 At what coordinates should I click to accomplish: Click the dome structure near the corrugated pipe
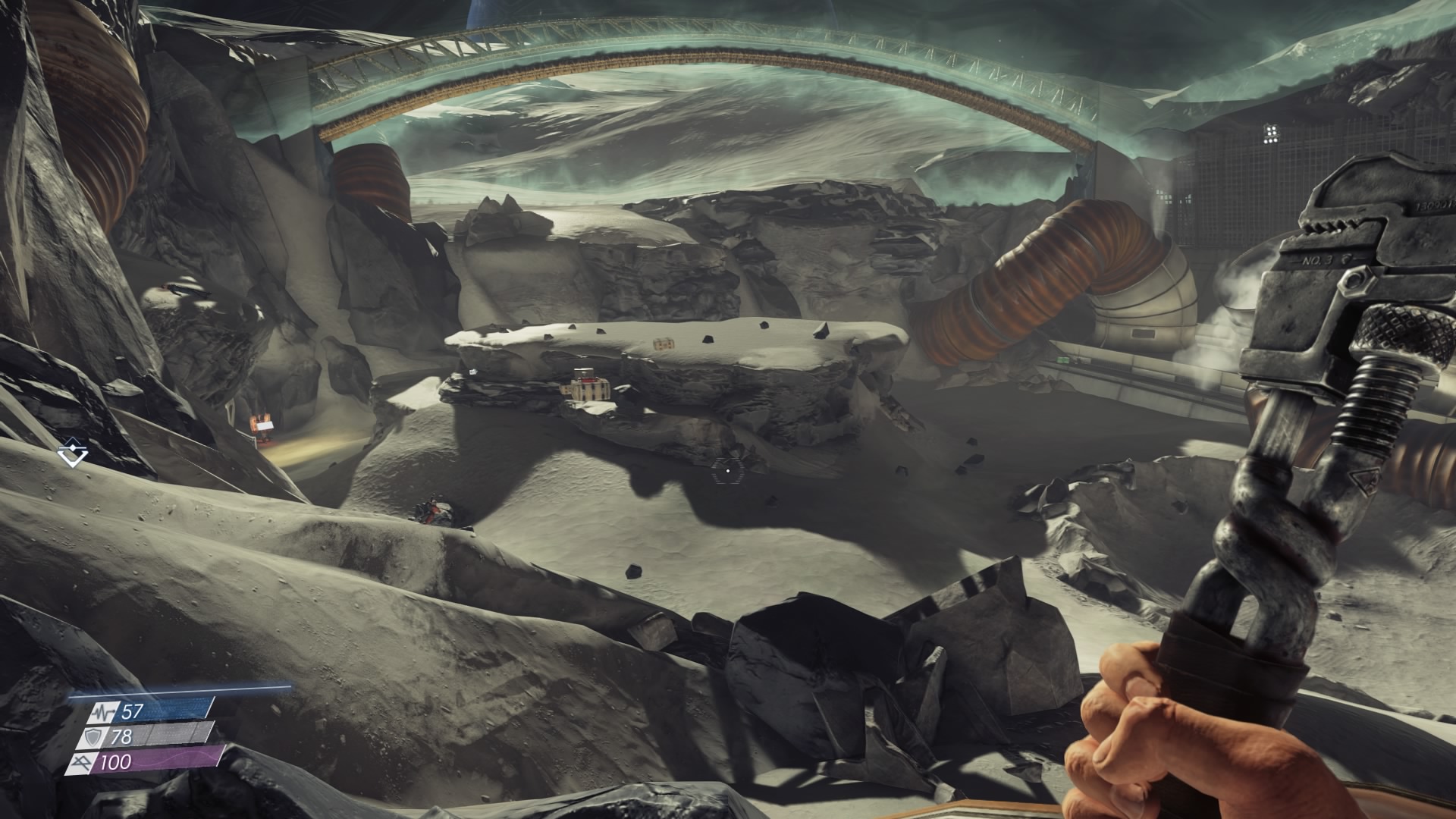[x=1145, y=303]
